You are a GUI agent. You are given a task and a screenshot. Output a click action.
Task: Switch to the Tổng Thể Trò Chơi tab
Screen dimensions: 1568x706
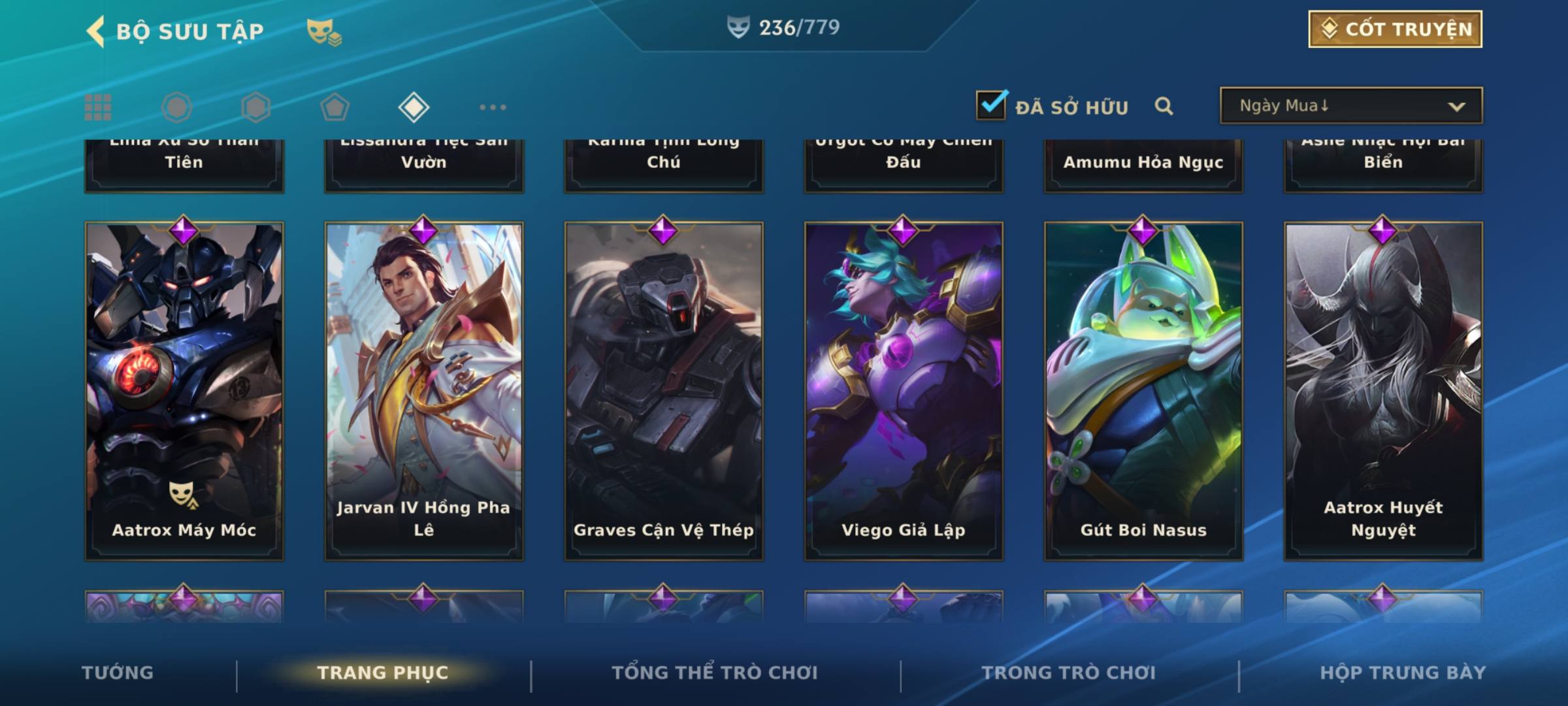715,673
